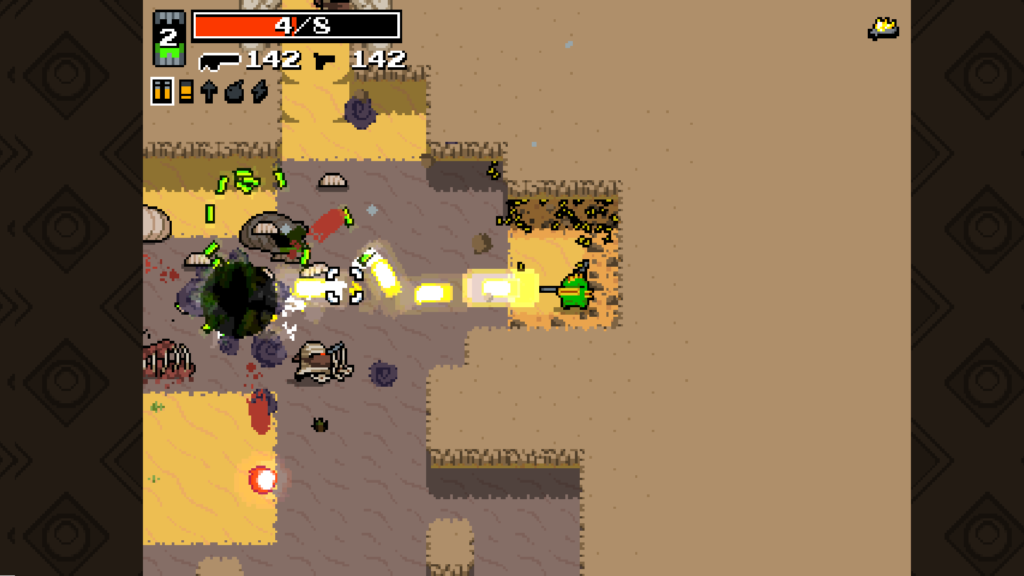1024x576 pixels.
Task: Click the golden crown icon
Action: (x=882, y=29)
